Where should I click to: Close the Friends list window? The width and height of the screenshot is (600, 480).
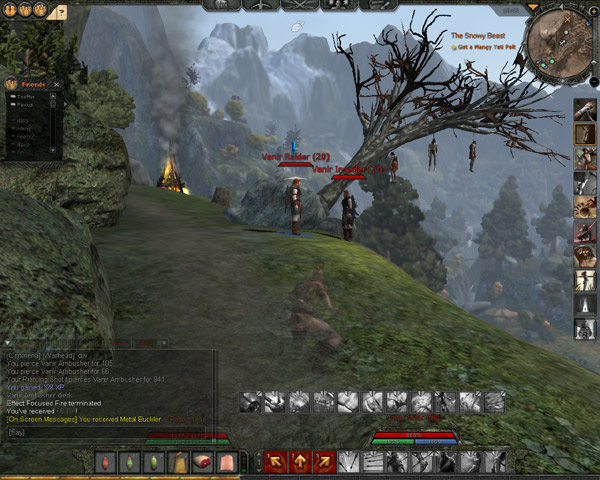tap(57, 85)
